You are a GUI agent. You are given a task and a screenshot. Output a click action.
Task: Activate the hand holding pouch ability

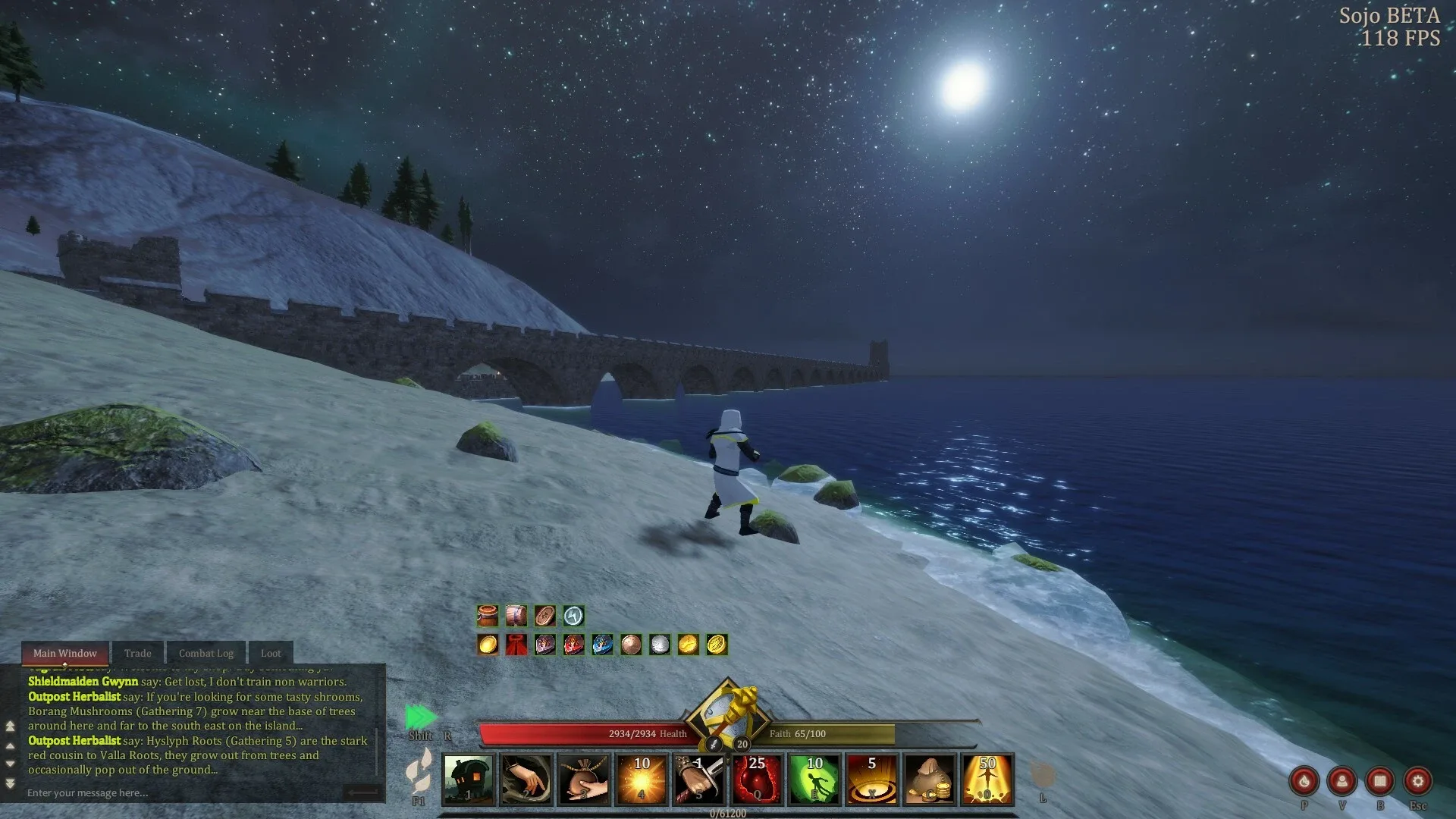coord(584,779)
